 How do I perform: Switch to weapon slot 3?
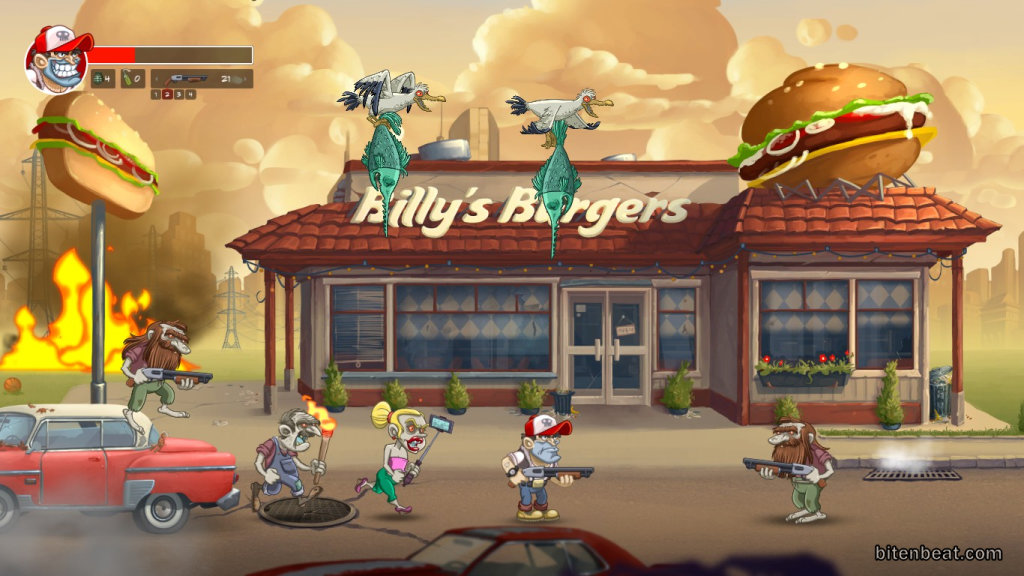(179, 94)
